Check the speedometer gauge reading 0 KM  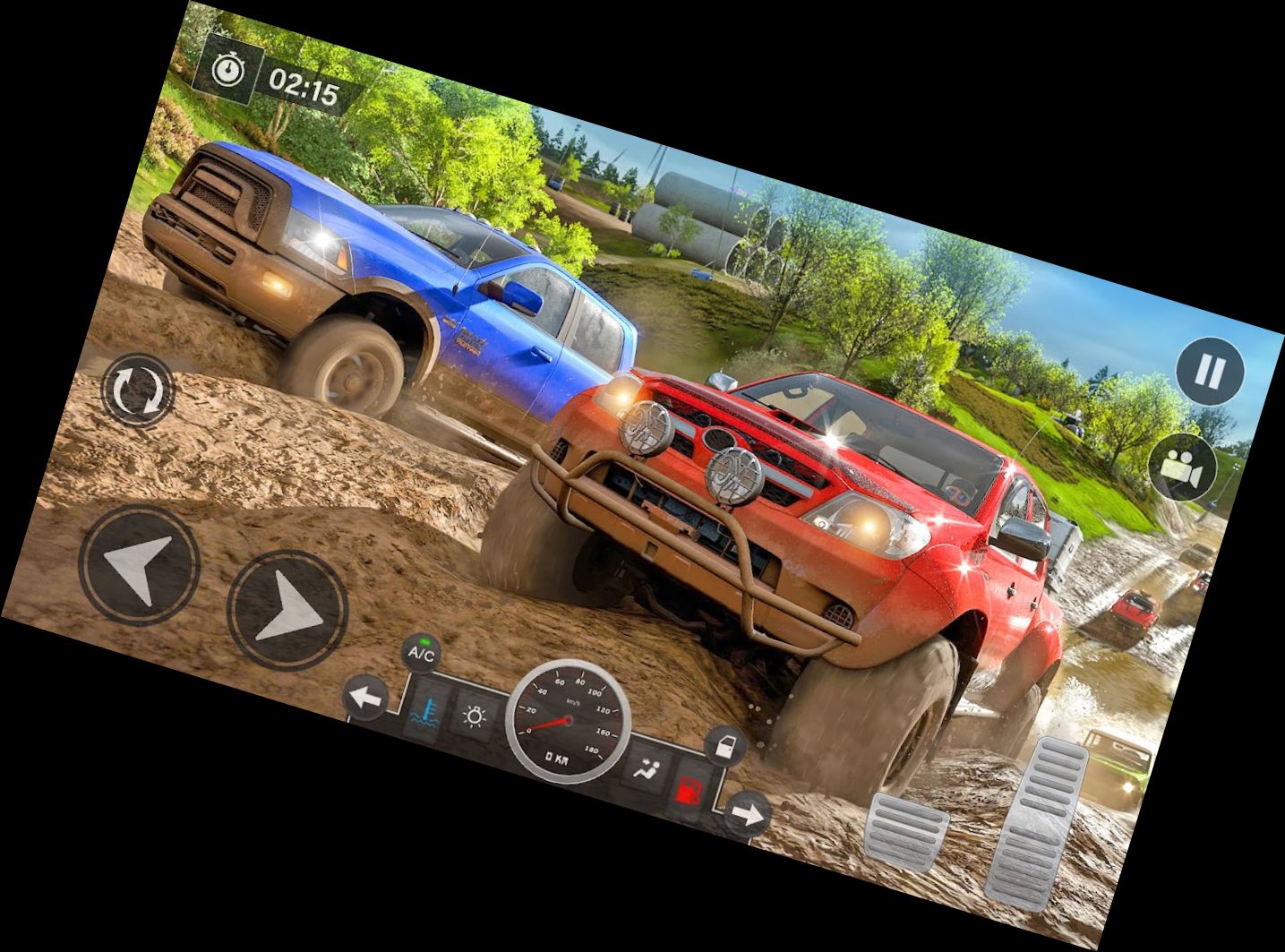568,719
